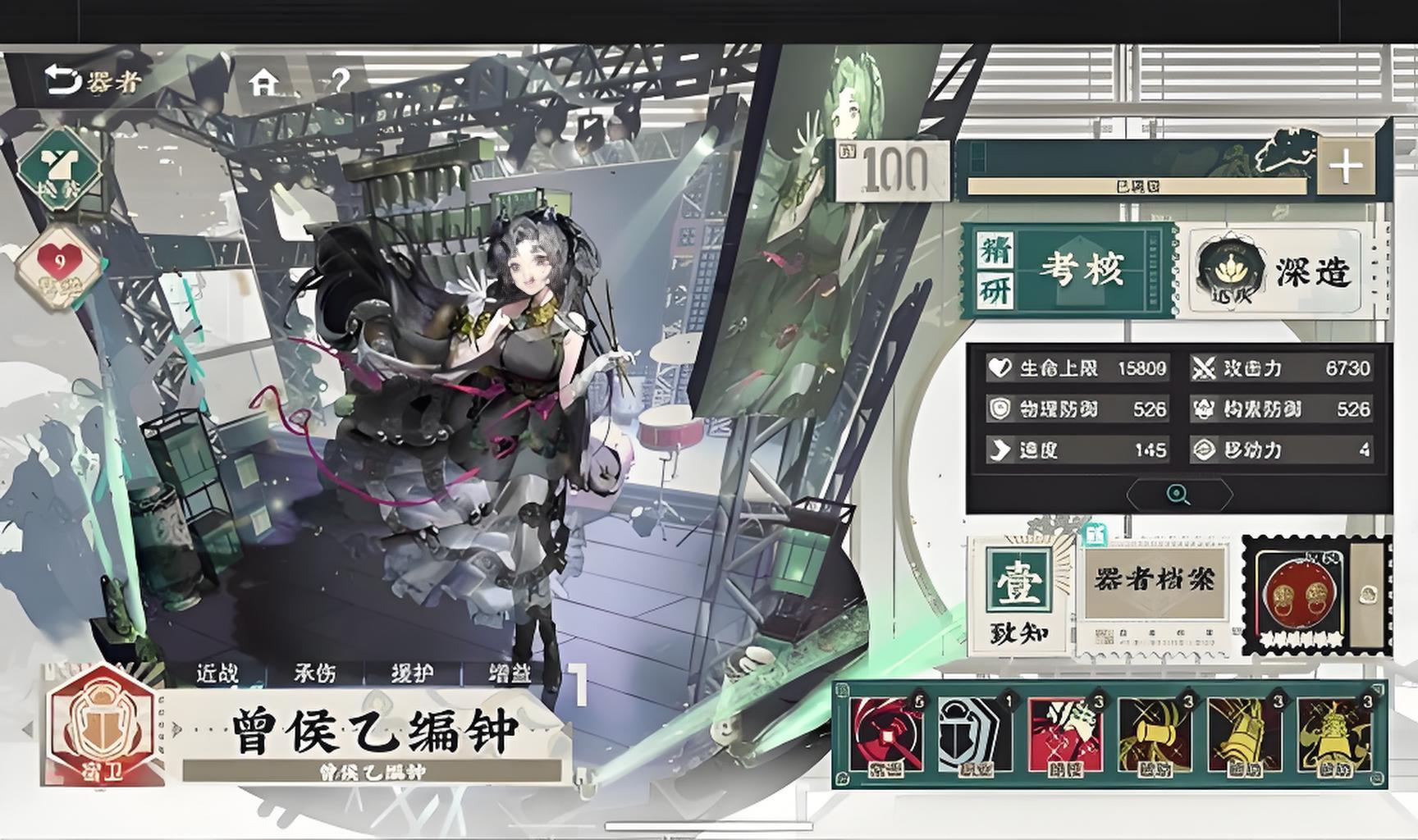Click the 曾侯乙编钟 character name banner
This screenshot has height=840, width=1418.
(373, 731)
